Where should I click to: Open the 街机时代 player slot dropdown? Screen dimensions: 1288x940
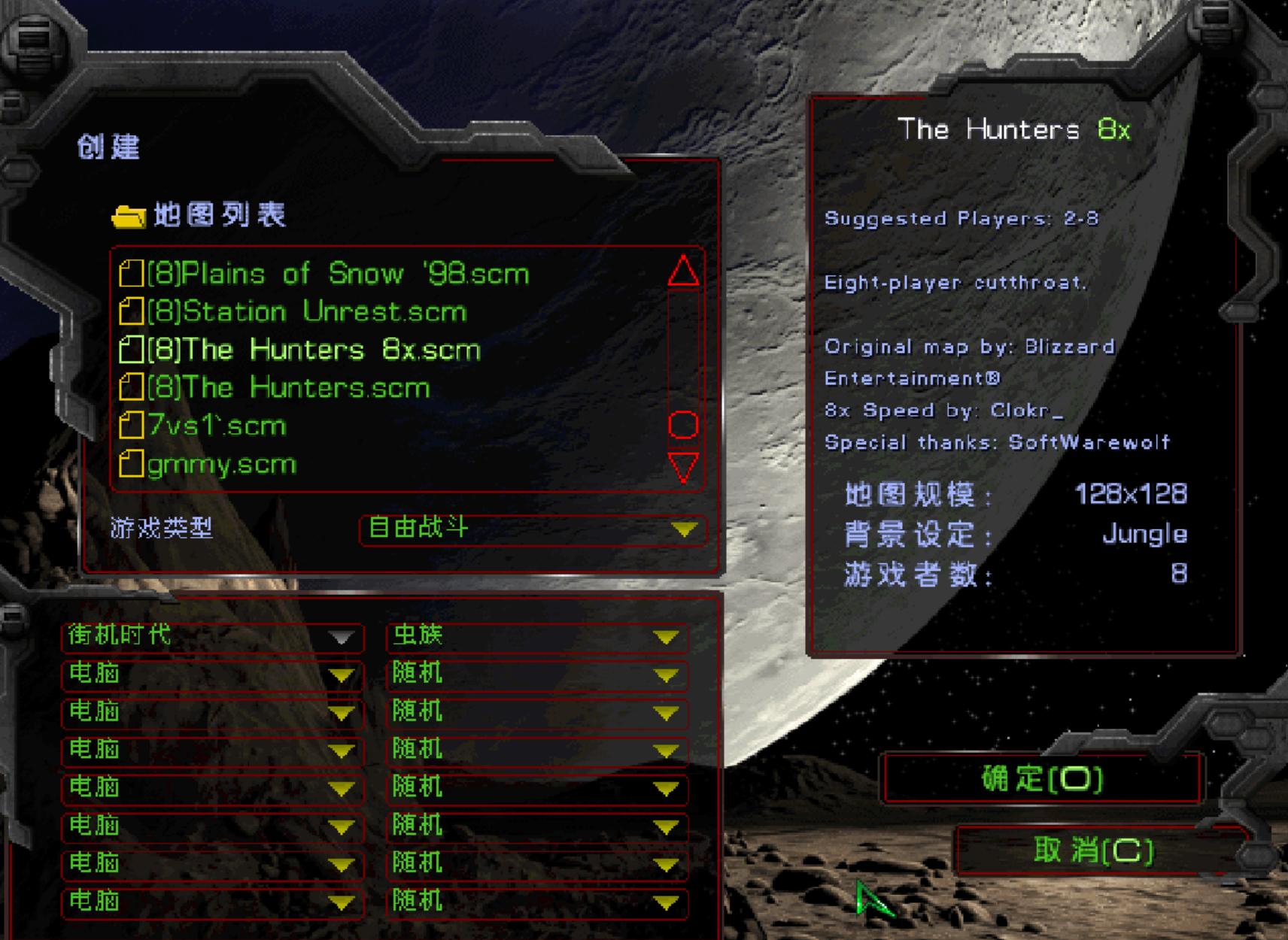pos(212,637)
